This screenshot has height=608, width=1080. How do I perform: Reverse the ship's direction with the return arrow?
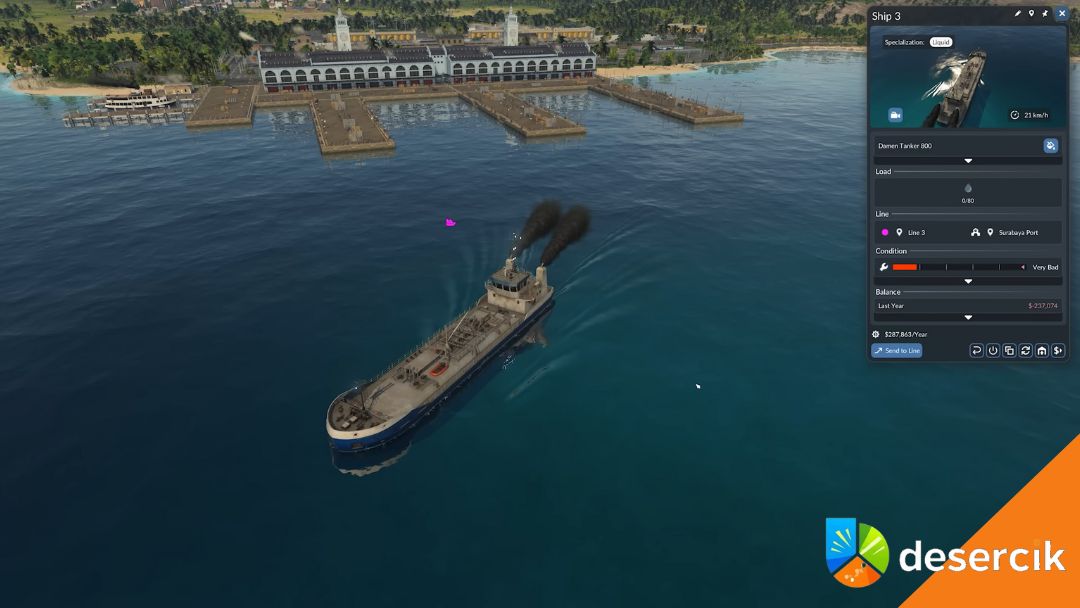[x=977, y=350]
